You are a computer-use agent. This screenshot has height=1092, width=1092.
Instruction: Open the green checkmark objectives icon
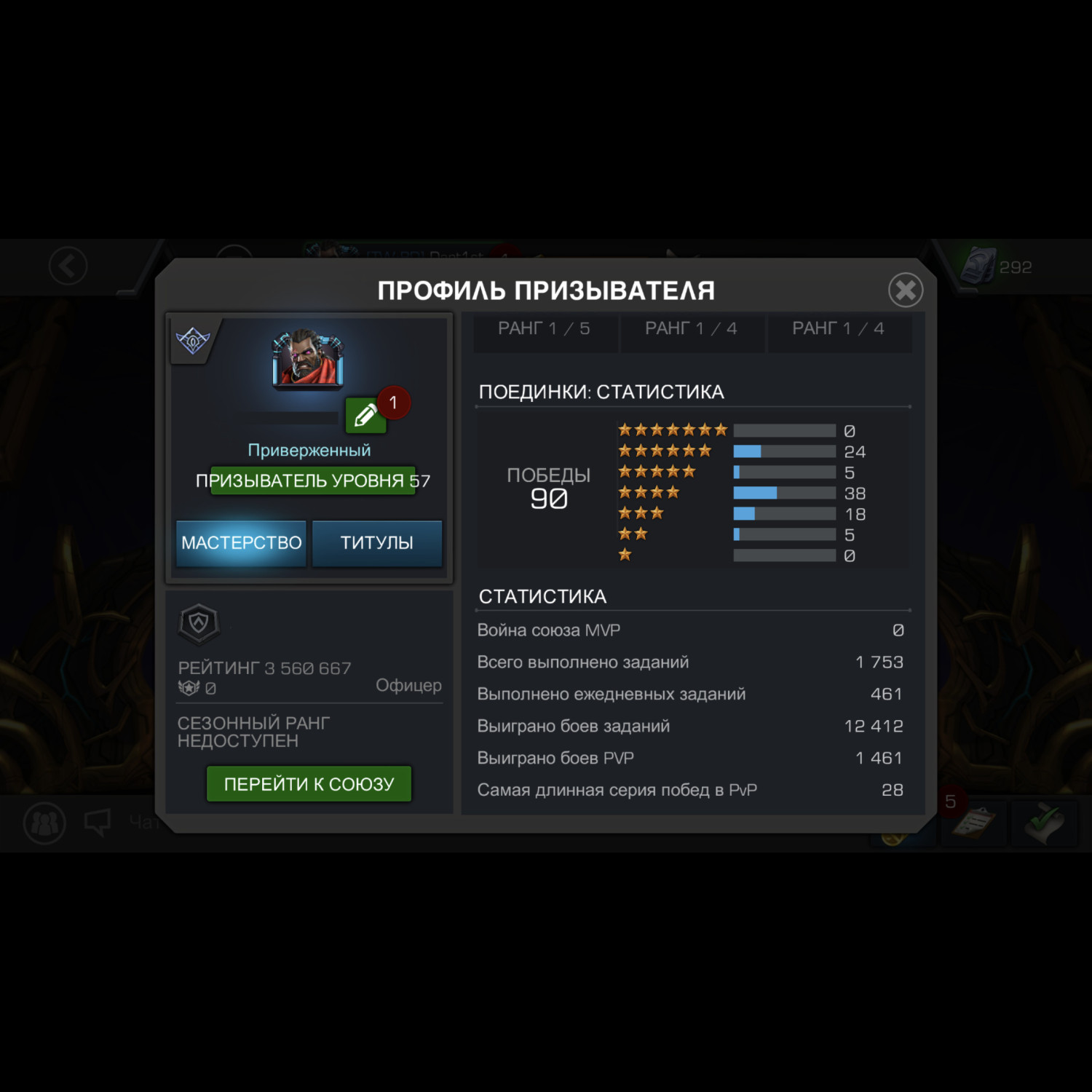1043,823
